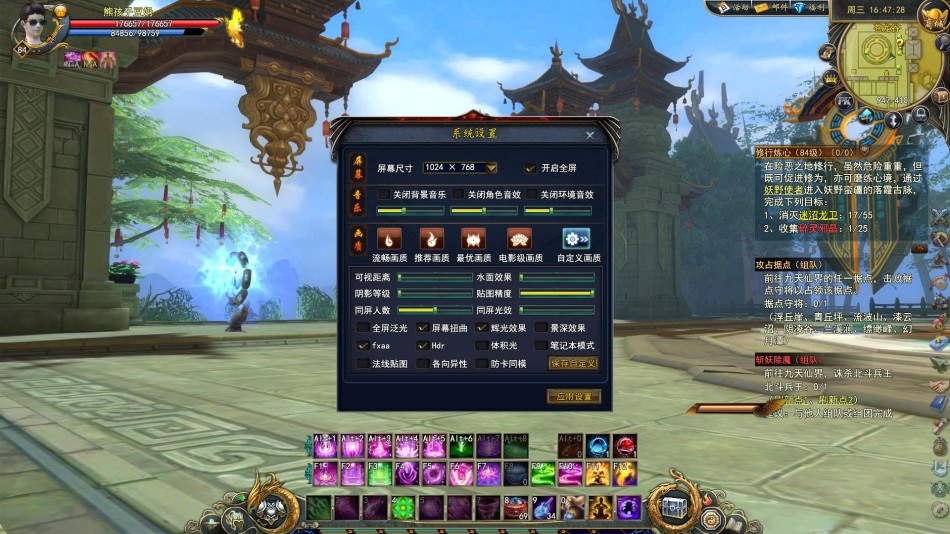Tick the 关闭角色音效 checkbox
Image resolution: width=950 pixels, height=534 pixels.
[458, 195]
